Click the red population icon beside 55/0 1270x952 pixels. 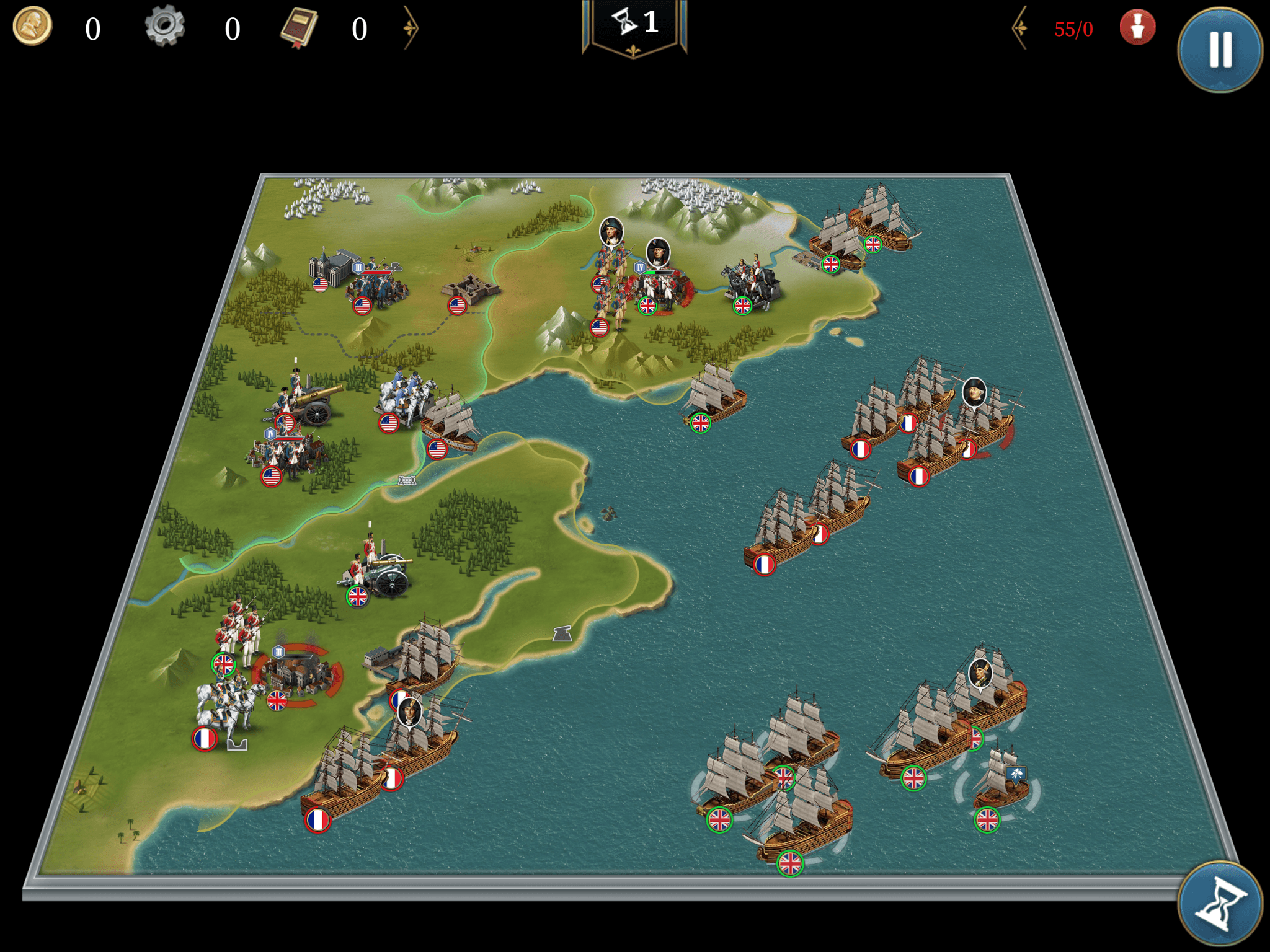1137,27
